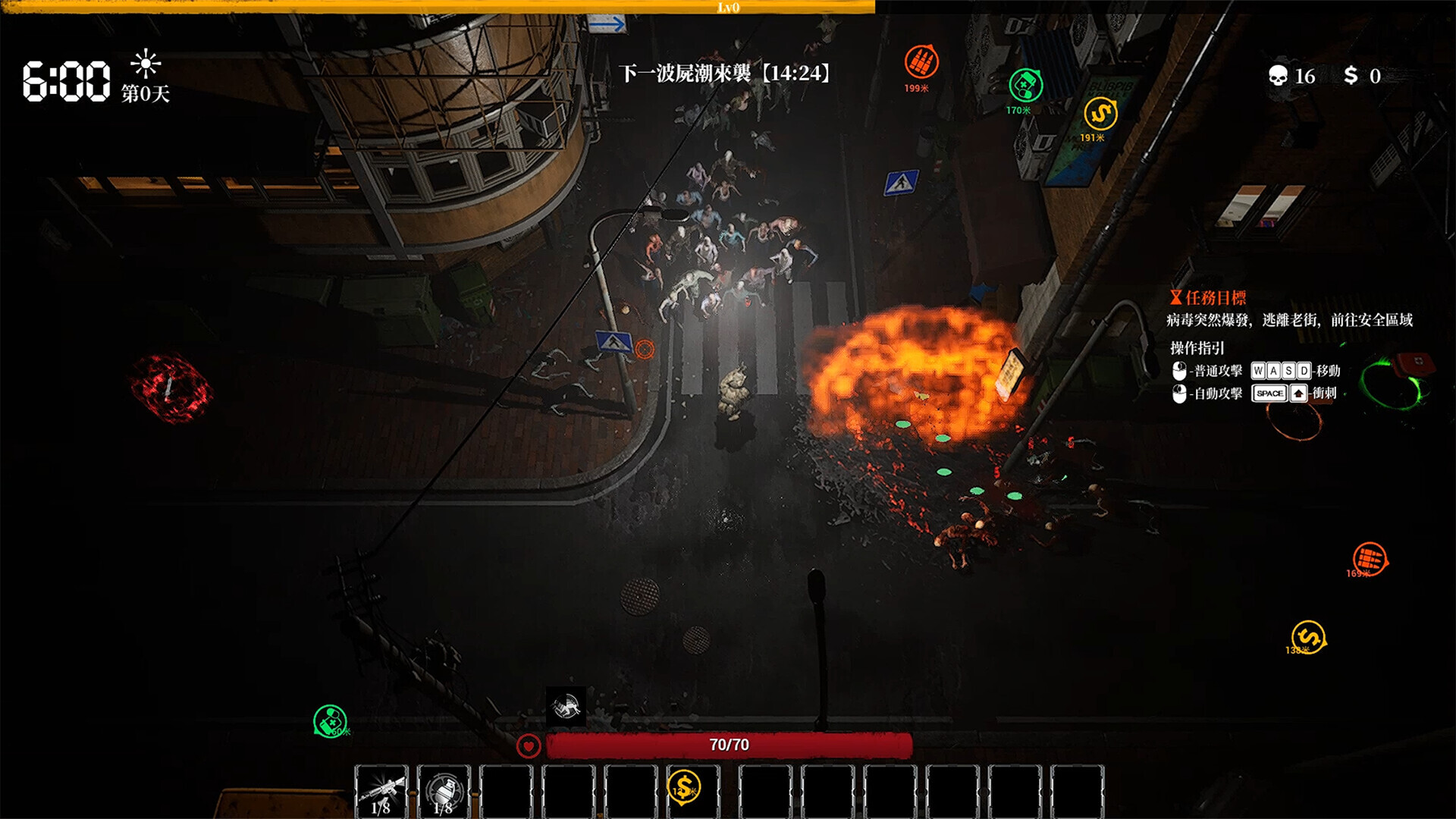Click the money waypoint marker at 138 meters
The image size is (1456, 819).
click(x=1308, y=637)
